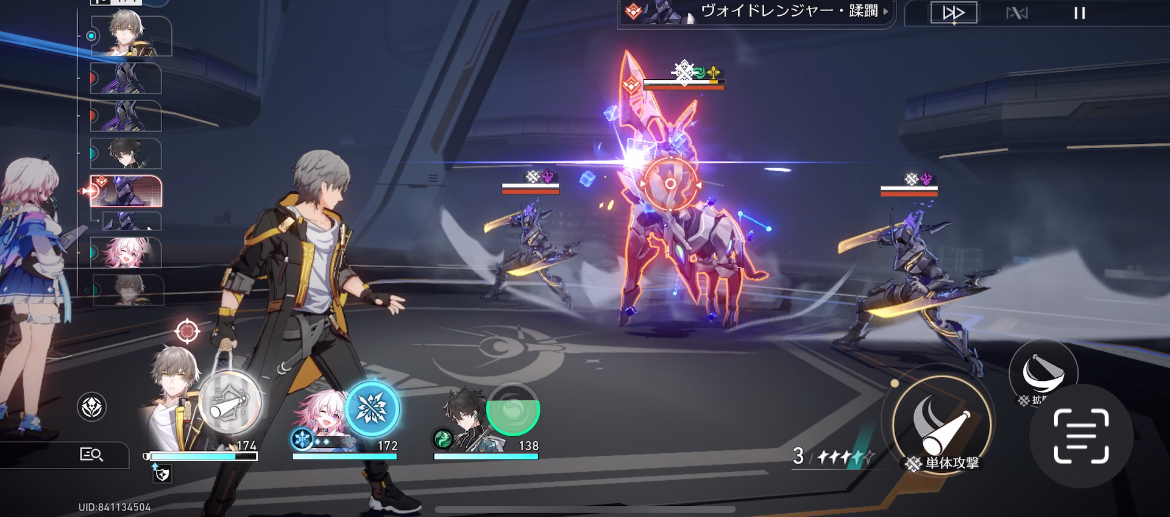Tap the shield buff icon under Trailblazer
Screen dimensions: 1170x517
pos(160,475)
